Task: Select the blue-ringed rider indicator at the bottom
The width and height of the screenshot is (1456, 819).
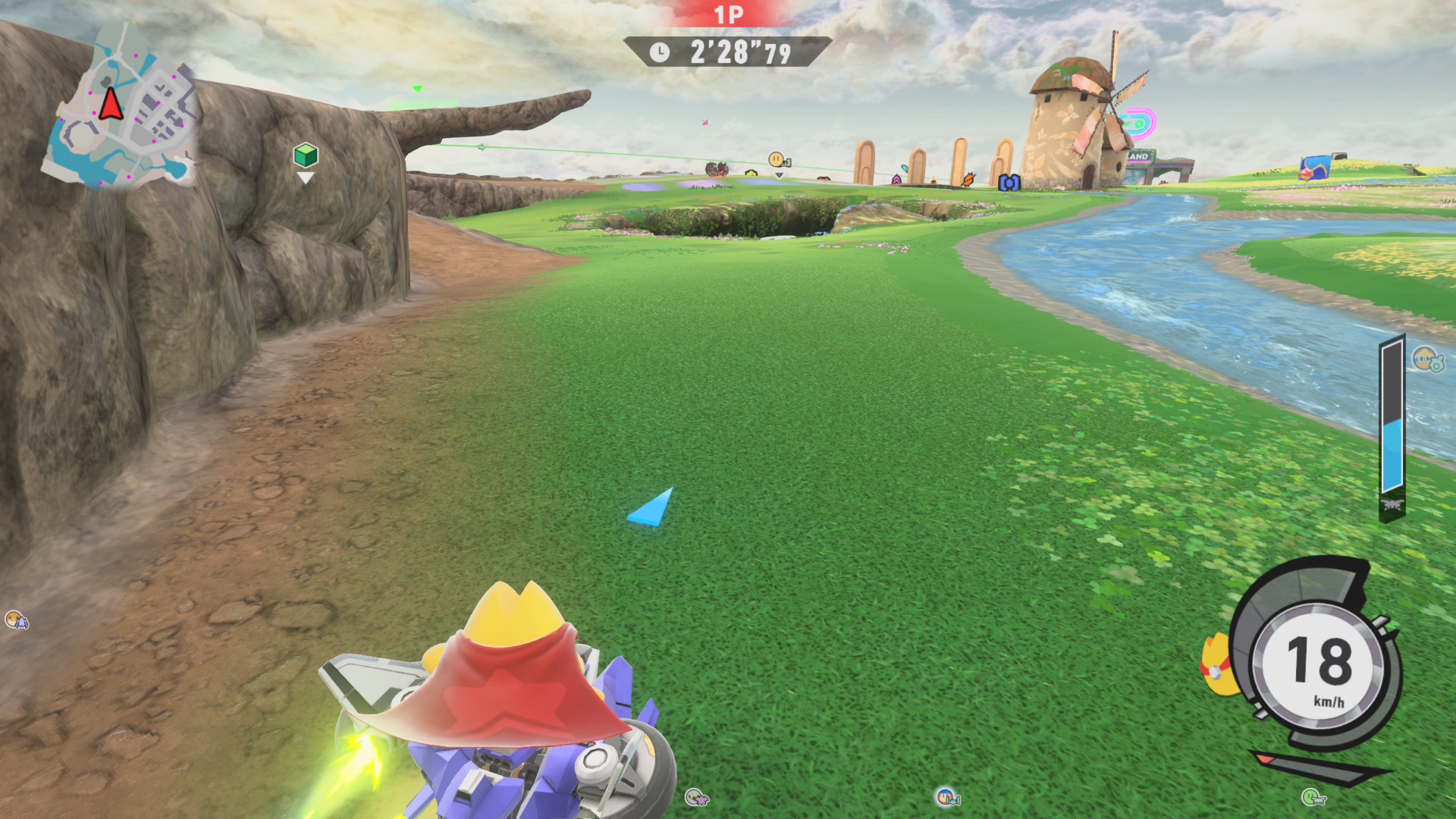Action: click(946, 797)
